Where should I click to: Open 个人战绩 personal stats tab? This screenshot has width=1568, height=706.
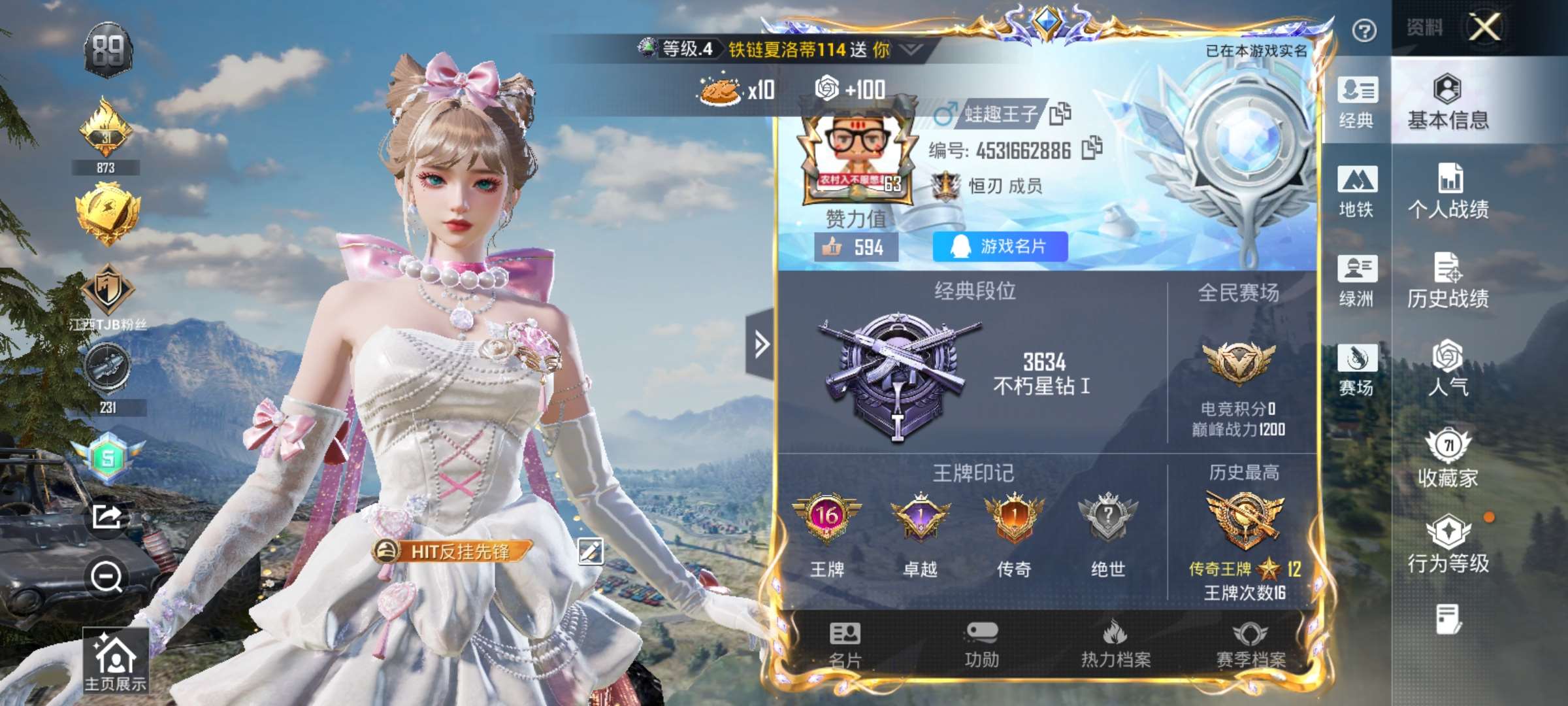1448,191
